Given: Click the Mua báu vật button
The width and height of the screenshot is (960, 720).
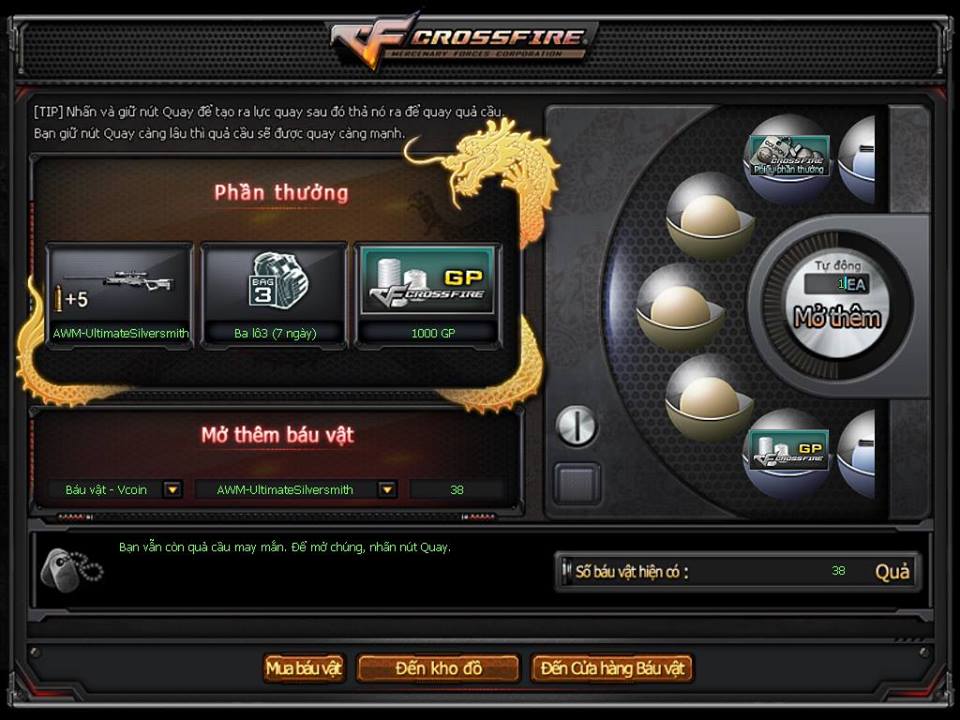Looking at the screenshot, I should pyautogui.click(x=304, y=668).
